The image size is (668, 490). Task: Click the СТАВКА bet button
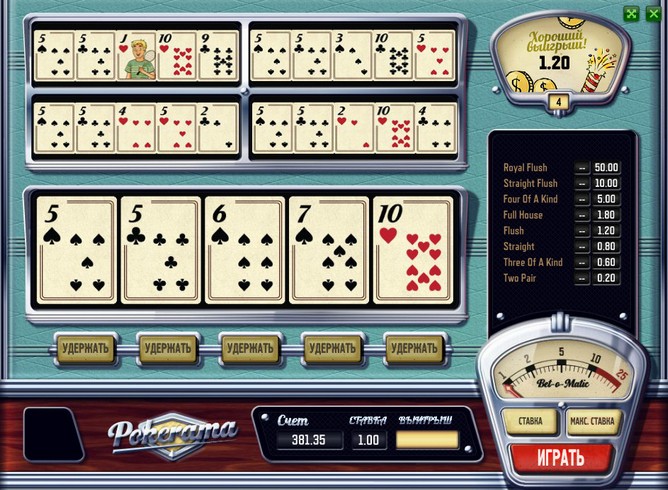pos(531,421)
